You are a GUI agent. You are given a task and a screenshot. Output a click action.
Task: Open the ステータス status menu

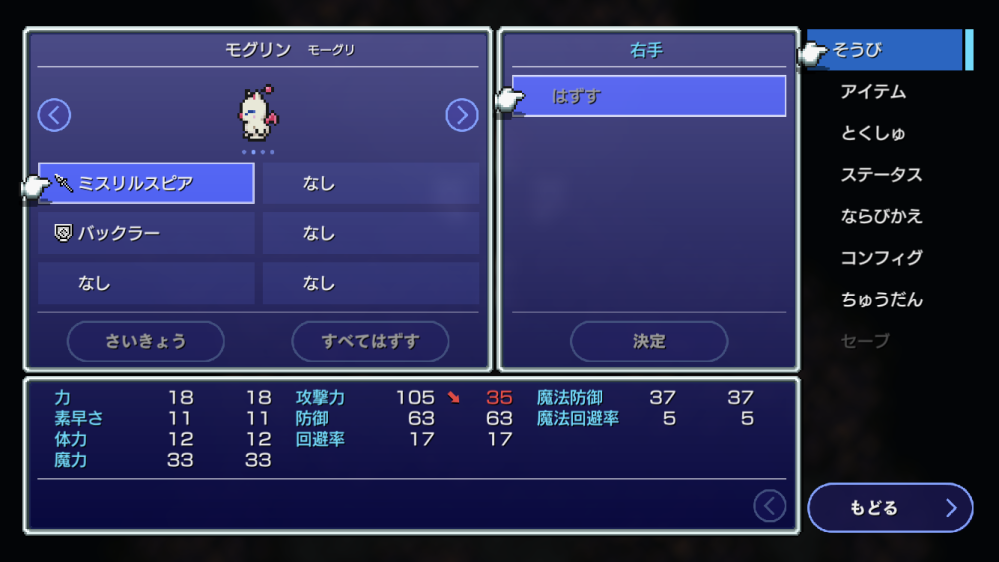pyautogui.click(x=881, y=175)
